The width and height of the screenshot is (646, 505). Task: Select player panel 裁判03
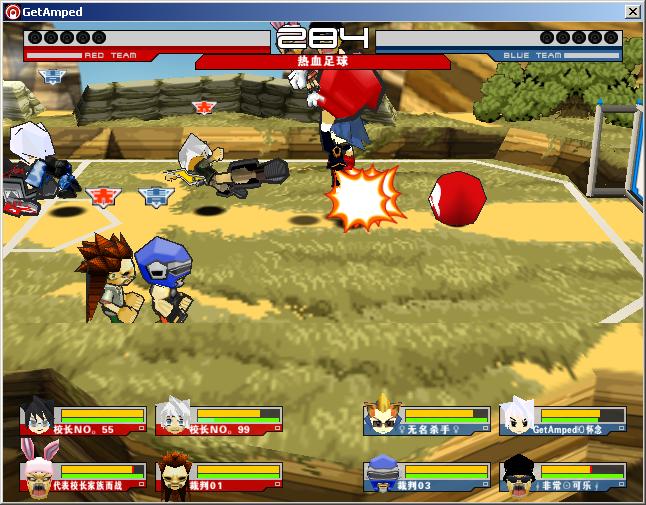(x=427, y=477)
